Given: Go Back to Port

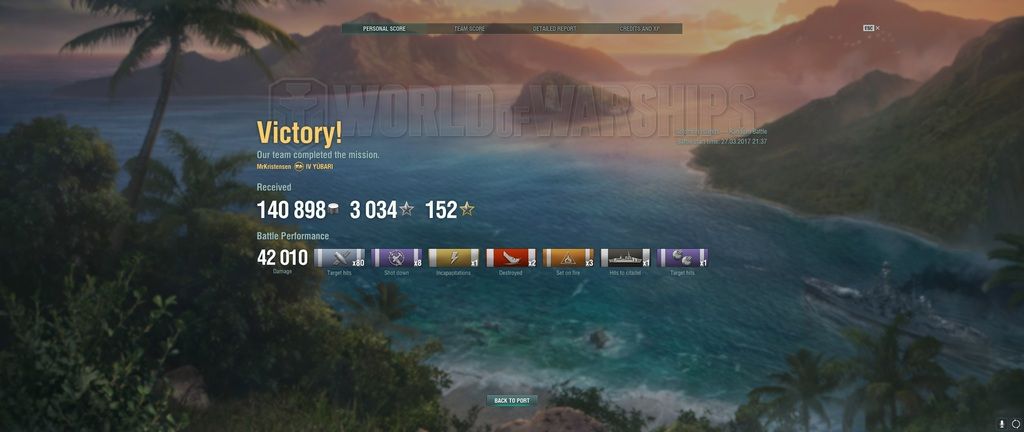Looking at the screenshot, I should click(512, 400).
